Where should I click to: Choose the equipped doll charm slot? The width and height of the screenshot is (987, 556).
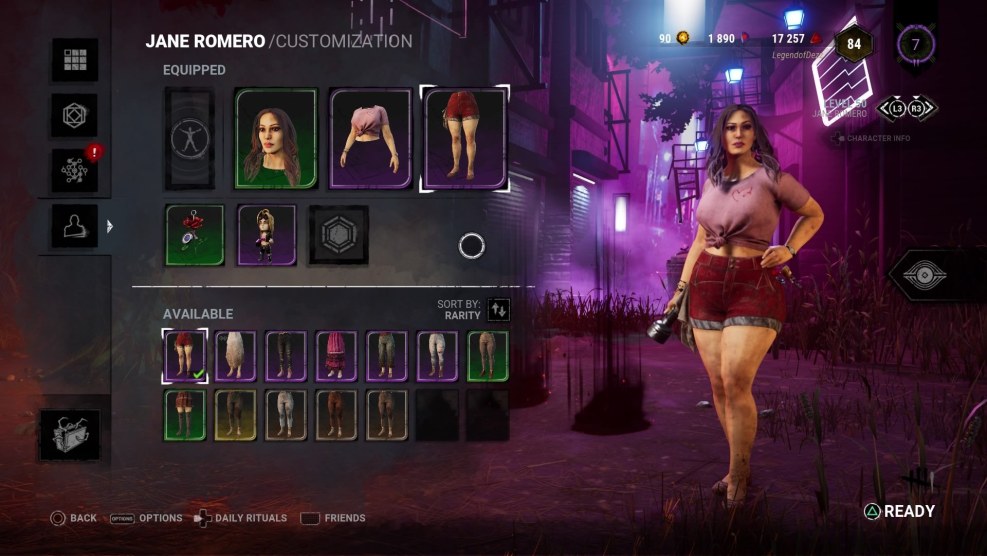coord(267,235)
